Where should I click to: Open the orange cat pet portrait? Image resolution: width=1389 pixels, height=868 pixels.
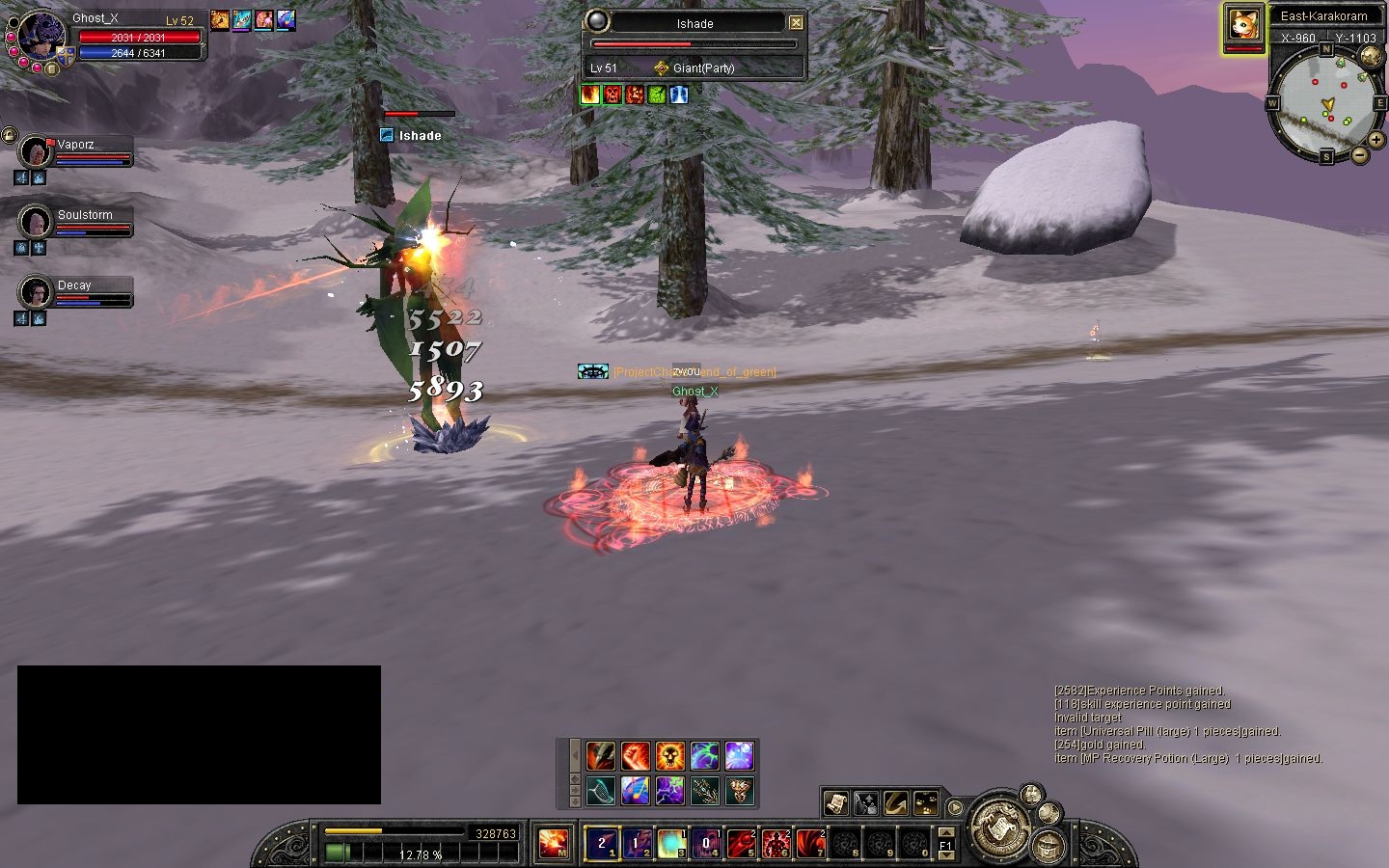pos(1243,25)
